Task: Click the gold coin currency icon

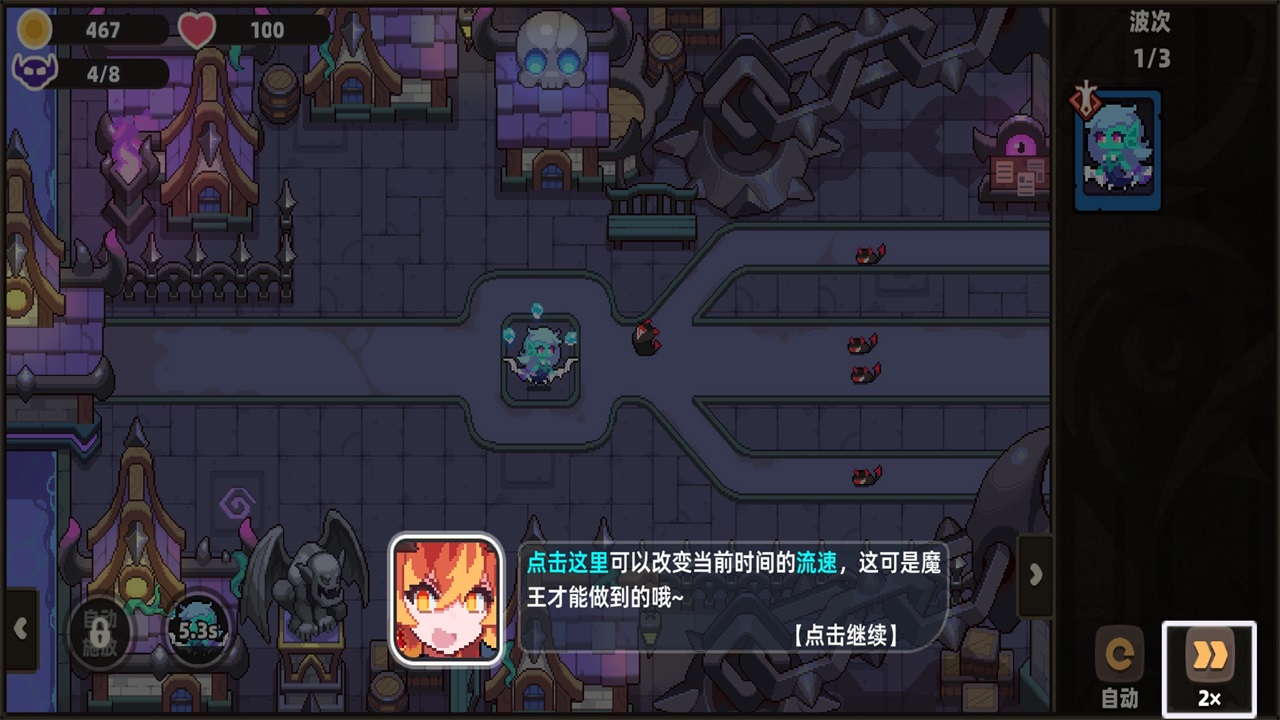Action: click(33, 29)
